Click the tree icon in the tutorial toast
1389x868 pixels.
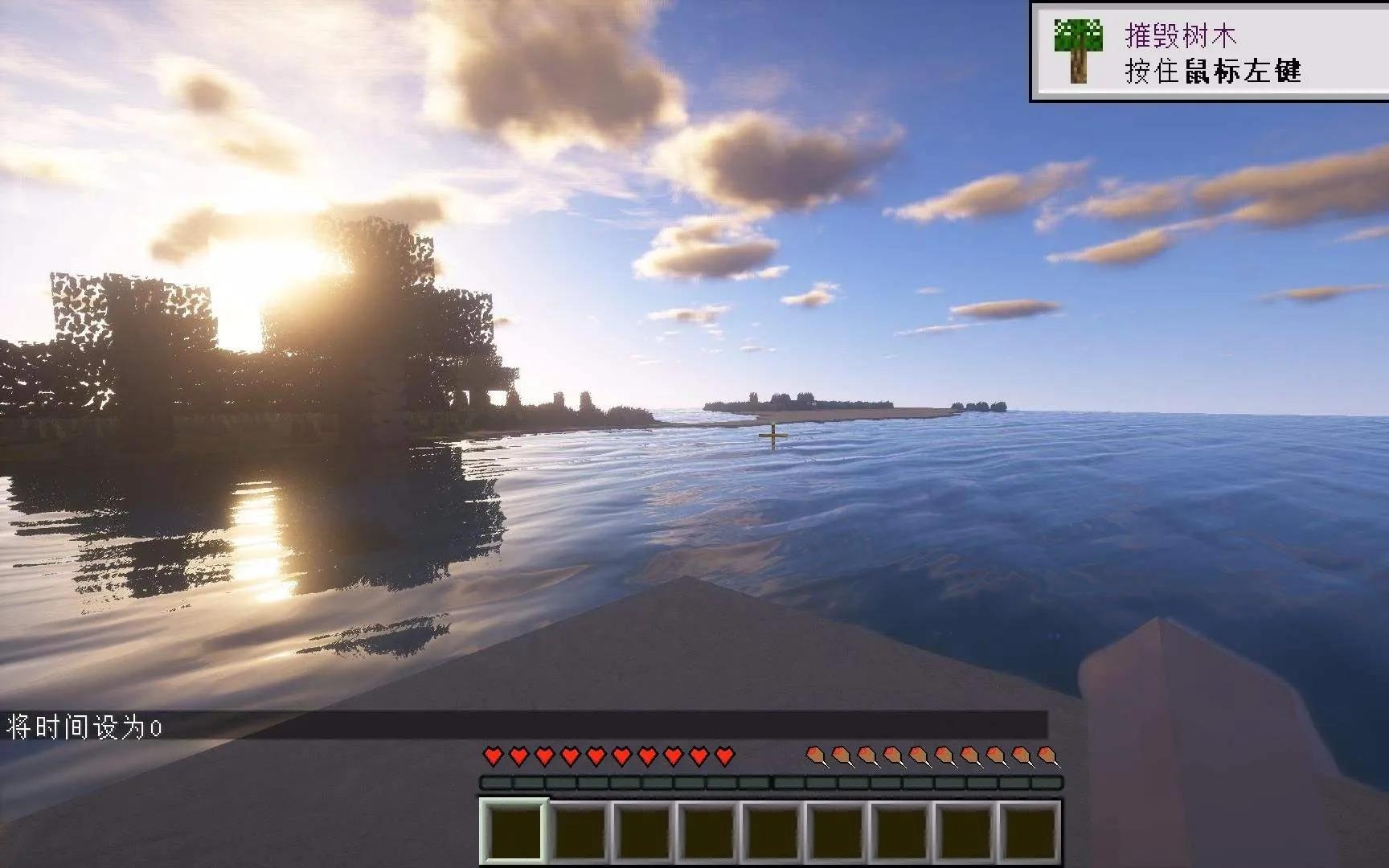click(1078, 51)
